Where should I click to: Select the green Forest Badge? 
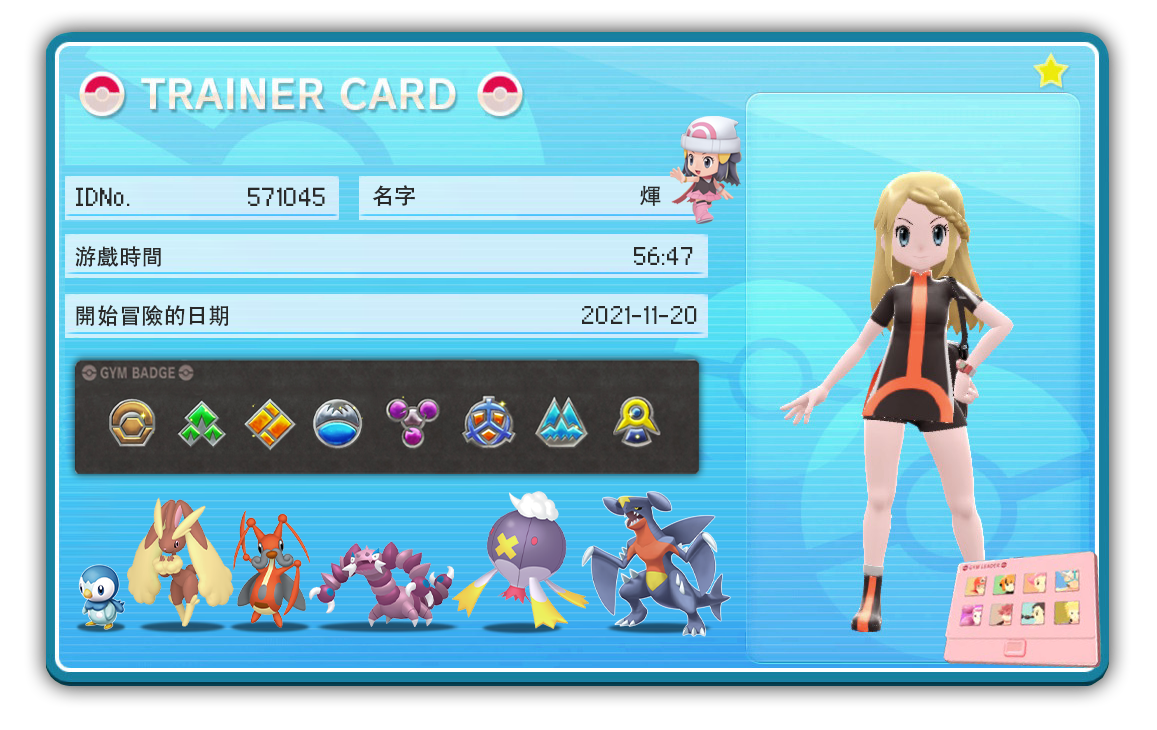(x=201, y=424)
